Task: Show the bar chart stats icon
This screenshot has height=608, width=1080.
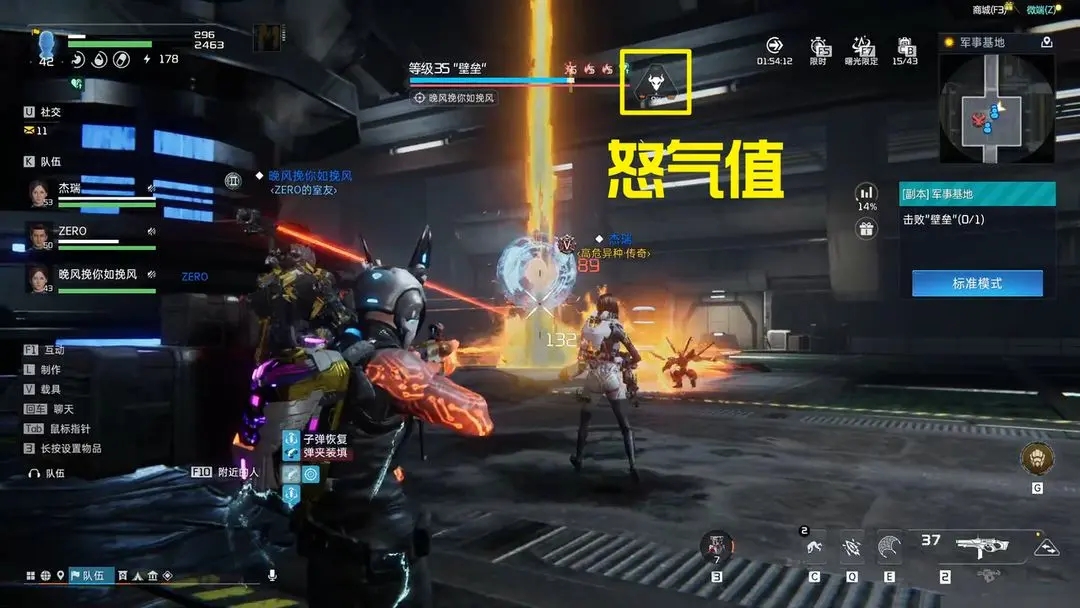Action: [x=866, y=192]
